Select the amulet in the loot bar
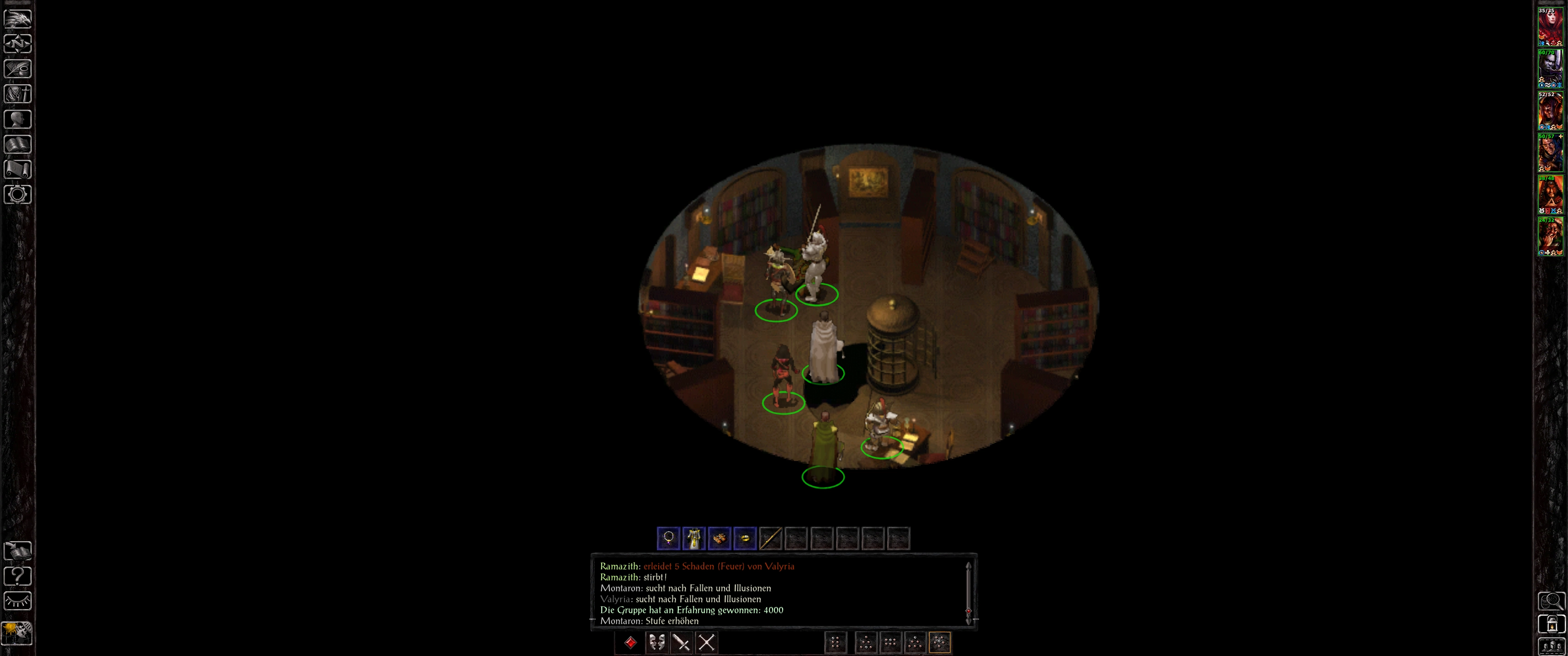Image resolution: width=1568 pixels, height=656 pixels. (x=668, y=538)
